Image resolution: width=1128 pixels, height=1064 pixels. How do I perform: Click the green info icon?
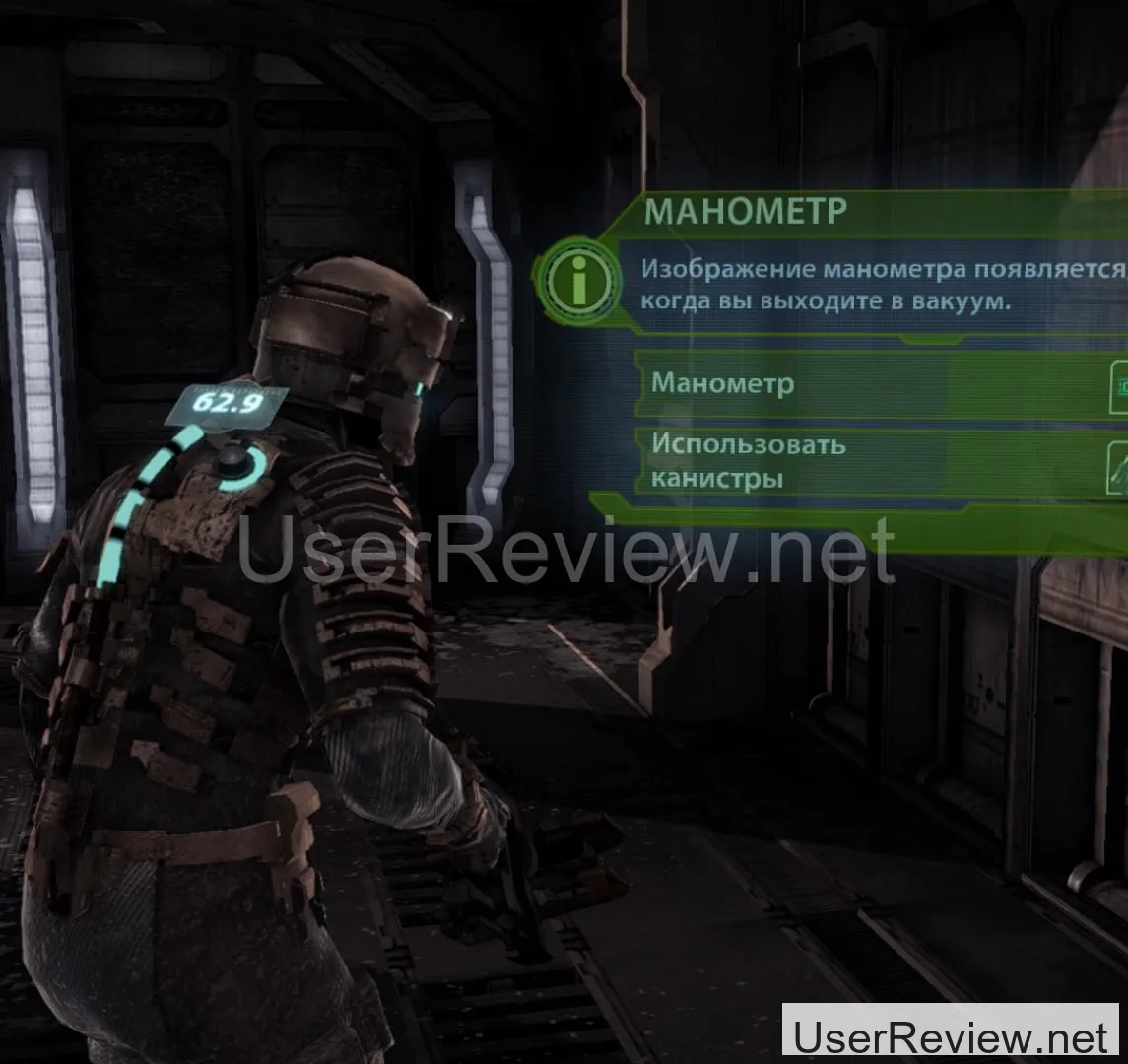[x=578, y=281]
